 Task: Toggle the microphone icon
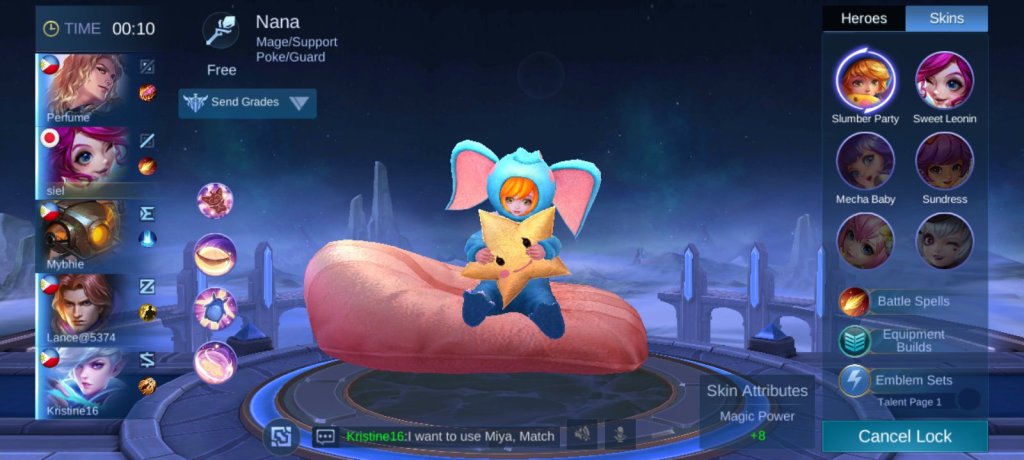point(620,435)
